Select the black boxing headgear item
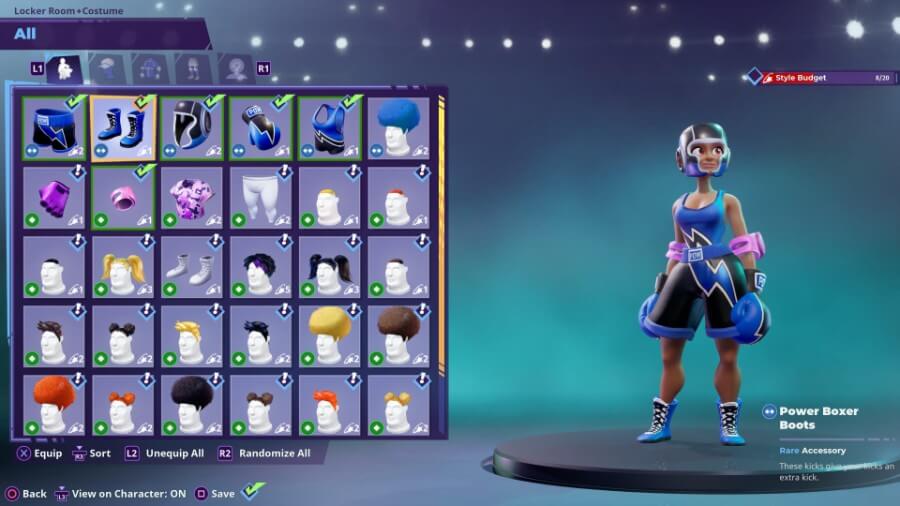This screenshot has width=900, height=506. (191, 128)
